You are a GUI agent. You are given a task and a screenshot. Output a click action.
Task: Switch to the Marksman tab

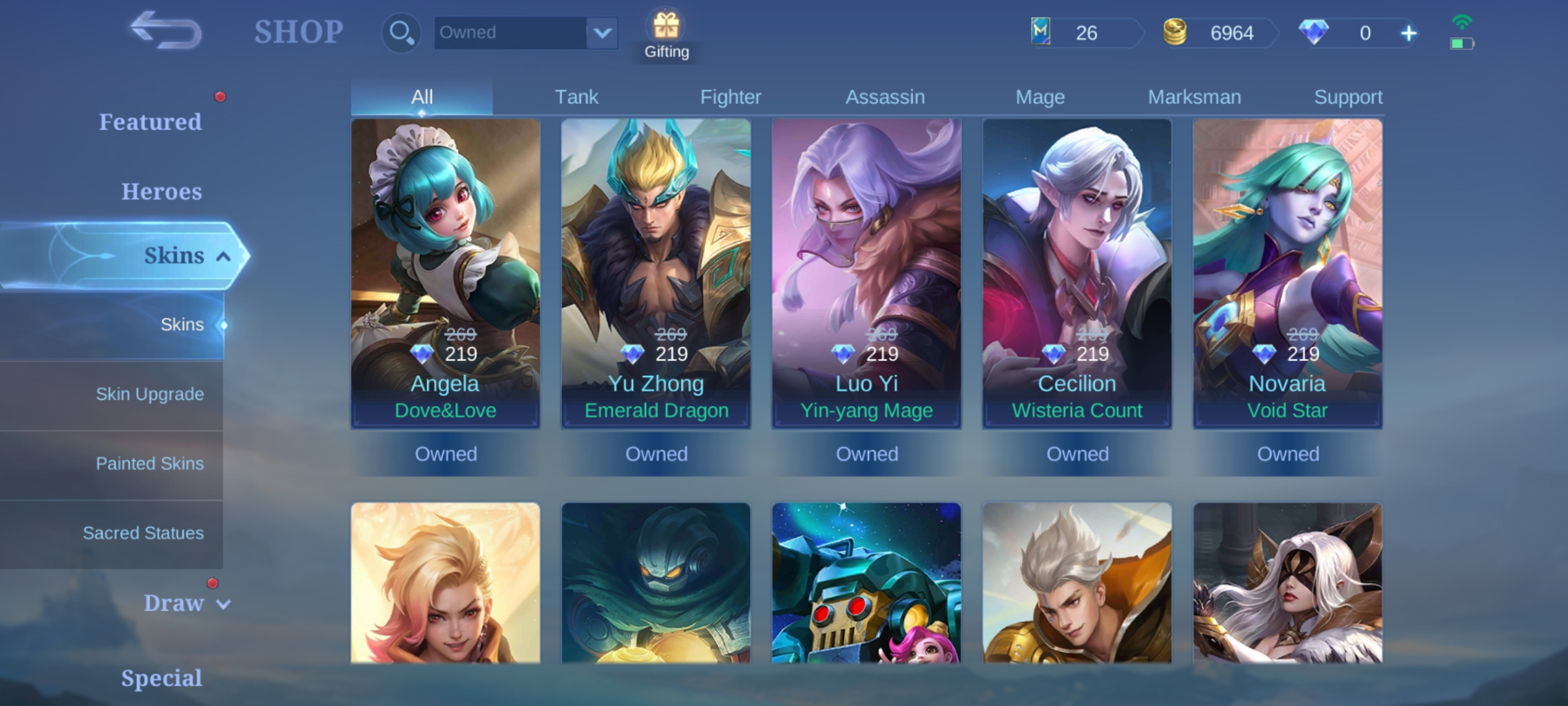pos(1194,96)
